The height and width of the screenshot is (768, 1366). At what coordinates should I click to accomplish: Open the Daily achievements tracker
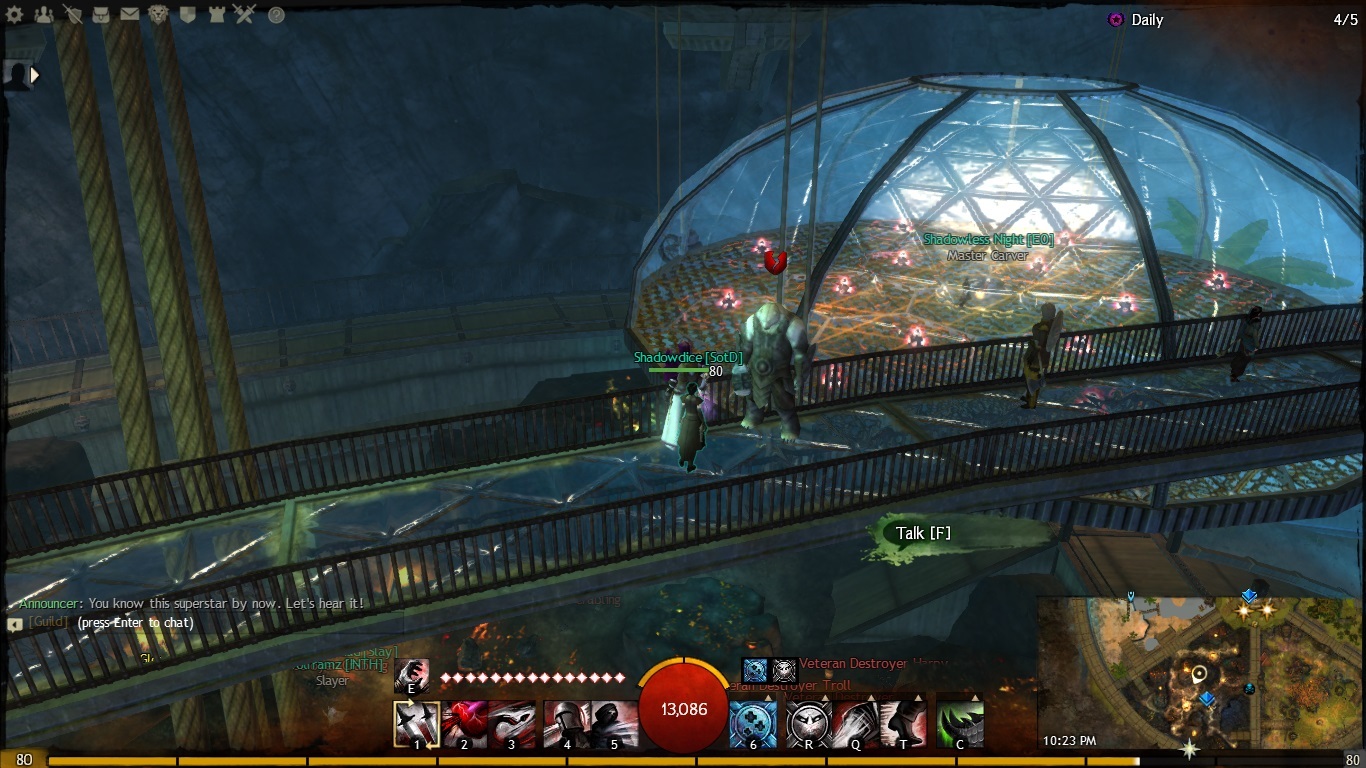pyautogui.click(x=1146, y=20)
